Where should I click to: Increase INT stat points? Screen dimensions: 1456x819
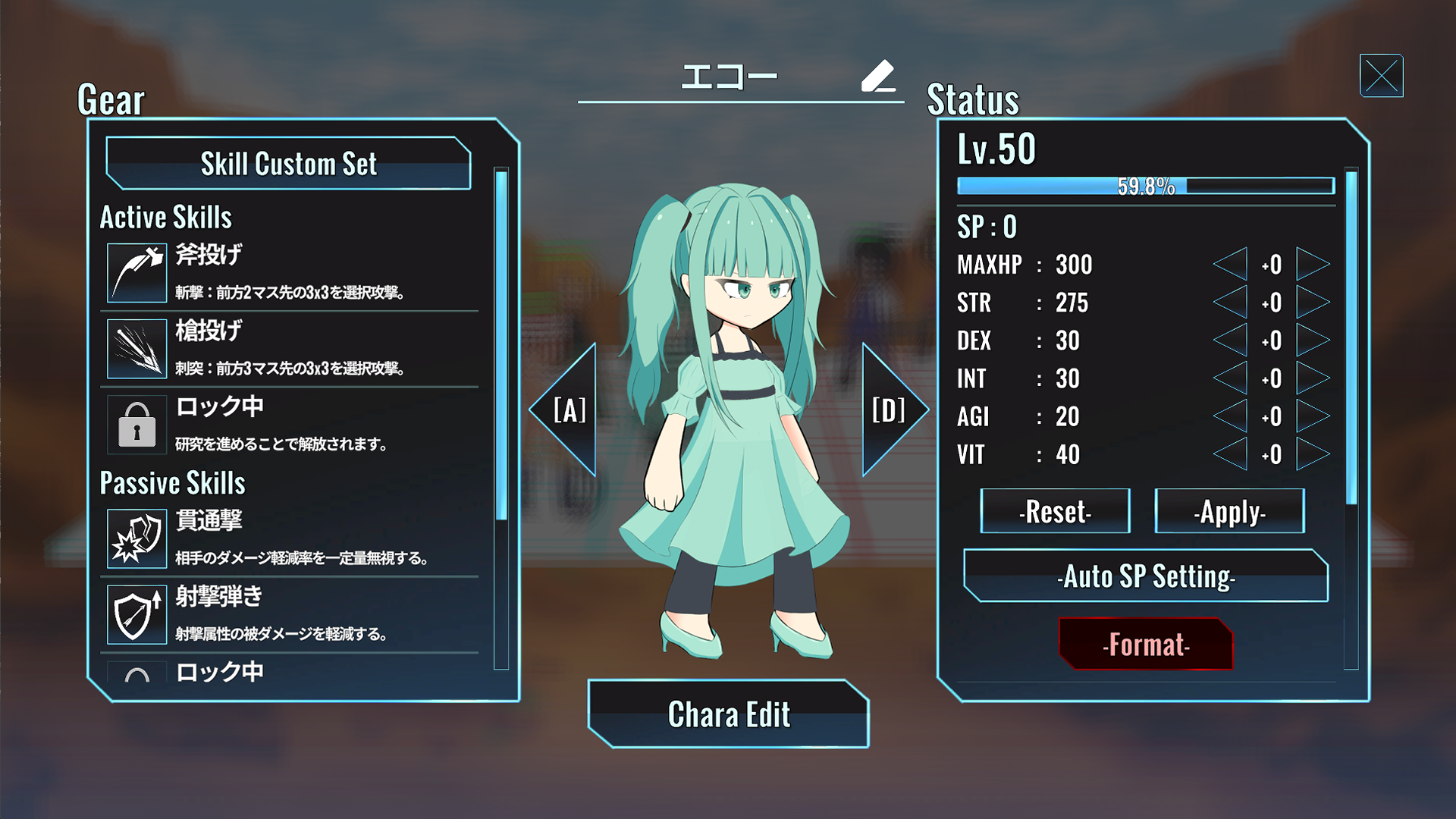pos(1312,378)
